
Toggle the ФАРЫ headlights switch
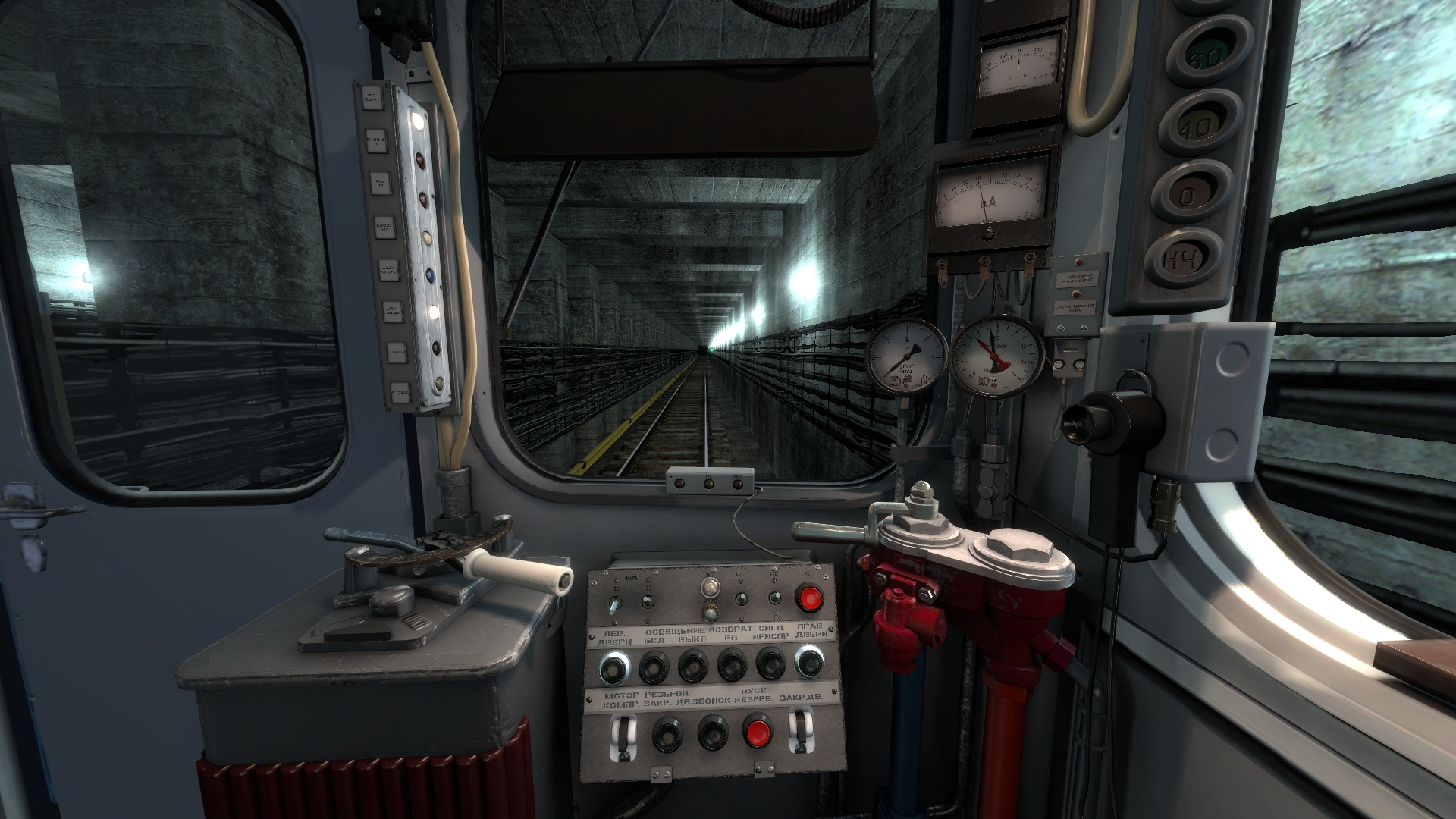coord(614,604)
